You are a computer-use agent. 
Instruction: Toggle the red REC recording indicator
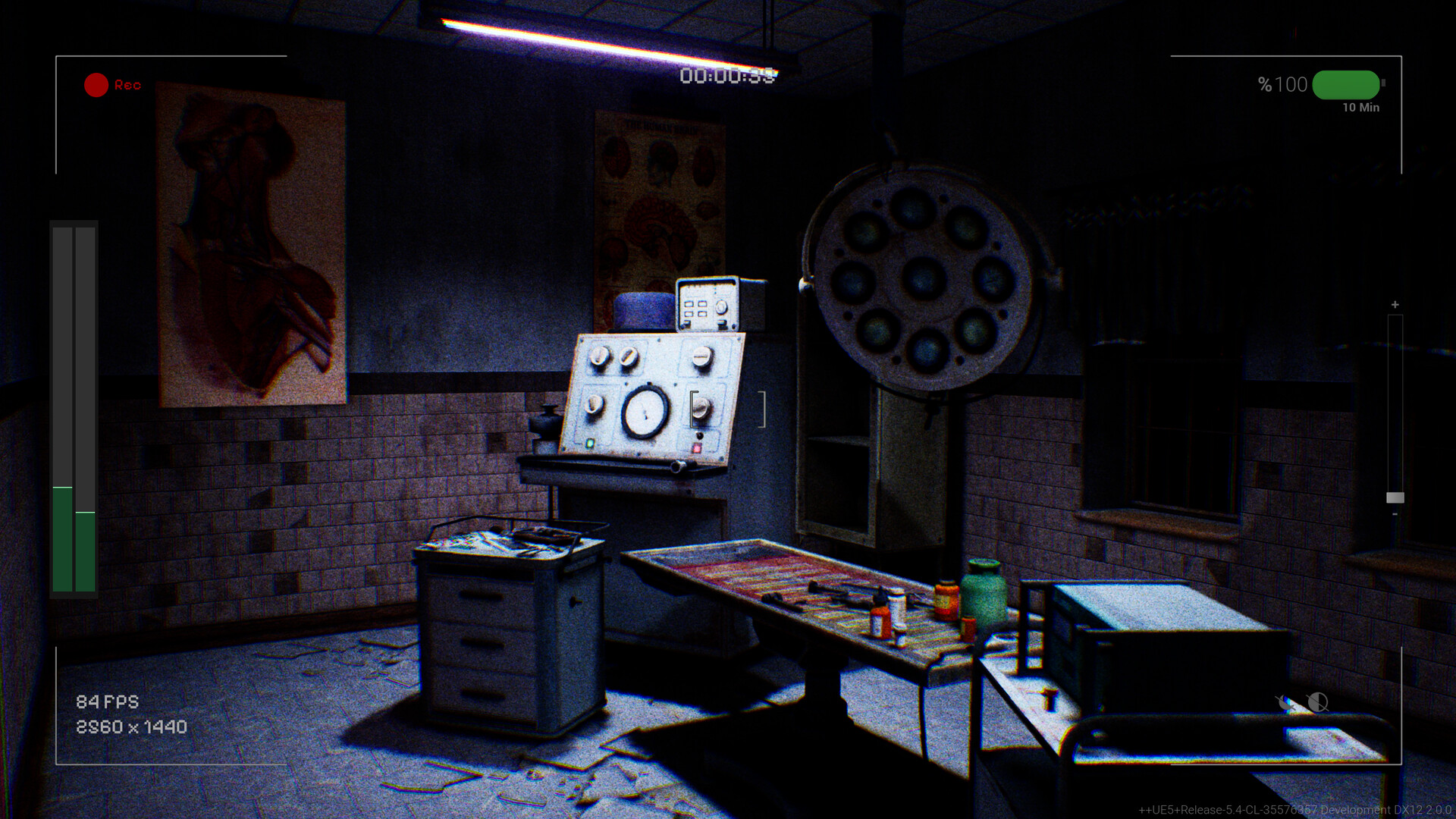click(96, 85)
